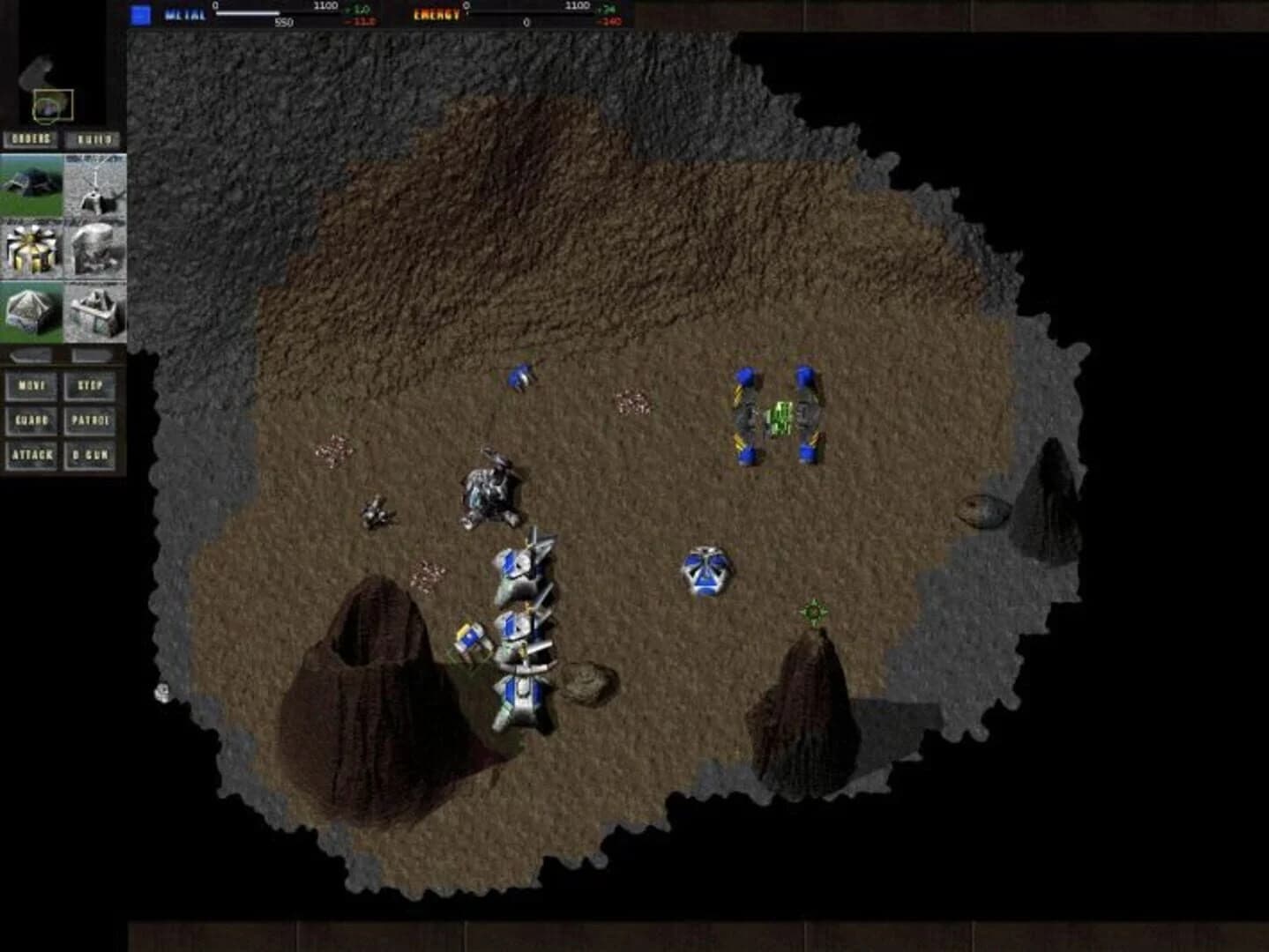Switch to the ORDERS tab
Screen dimensions: 1269x952
coord(31,139)
